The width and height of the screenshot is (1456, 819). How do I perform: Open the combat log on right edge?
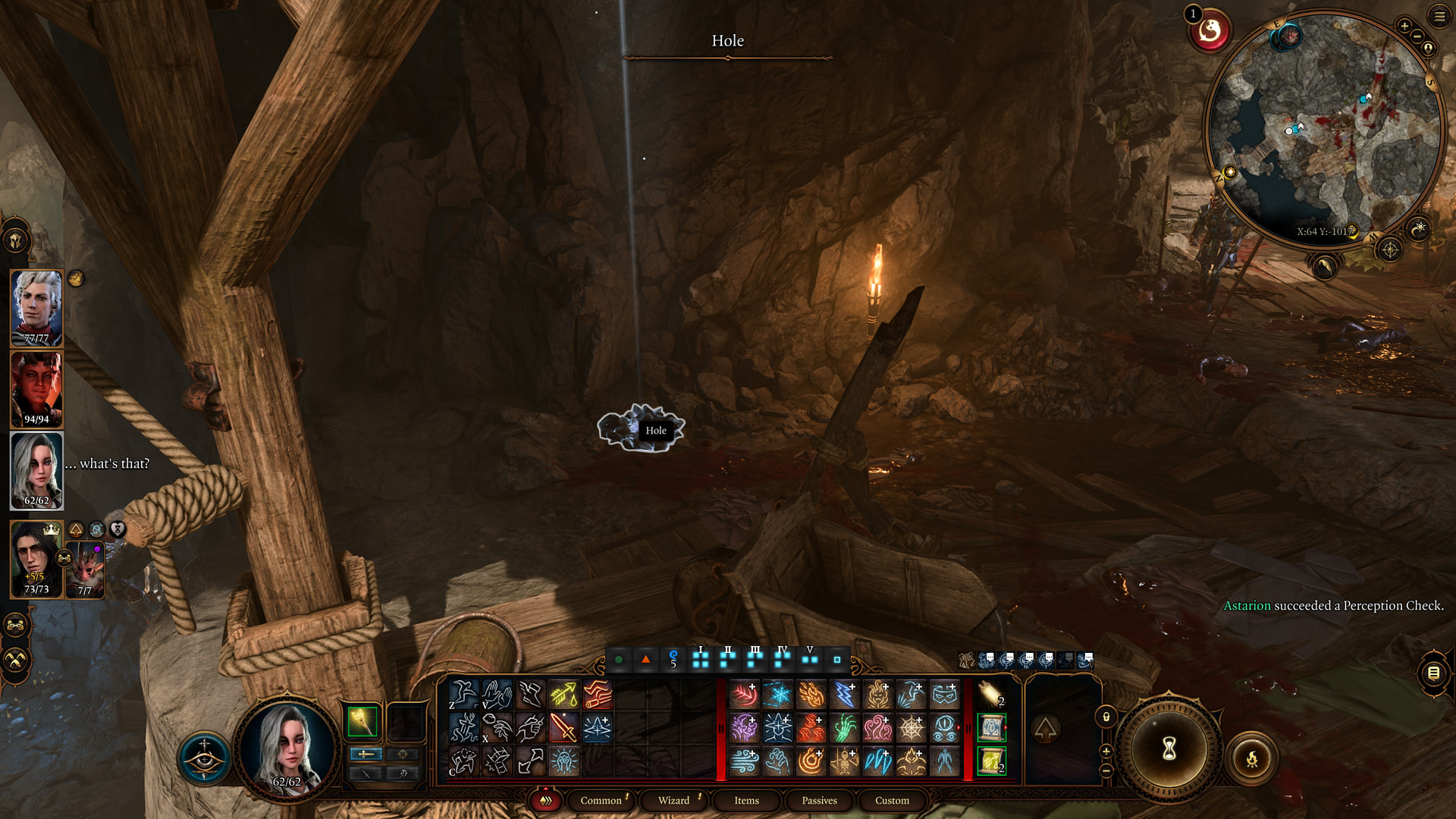click(1433, 673)
